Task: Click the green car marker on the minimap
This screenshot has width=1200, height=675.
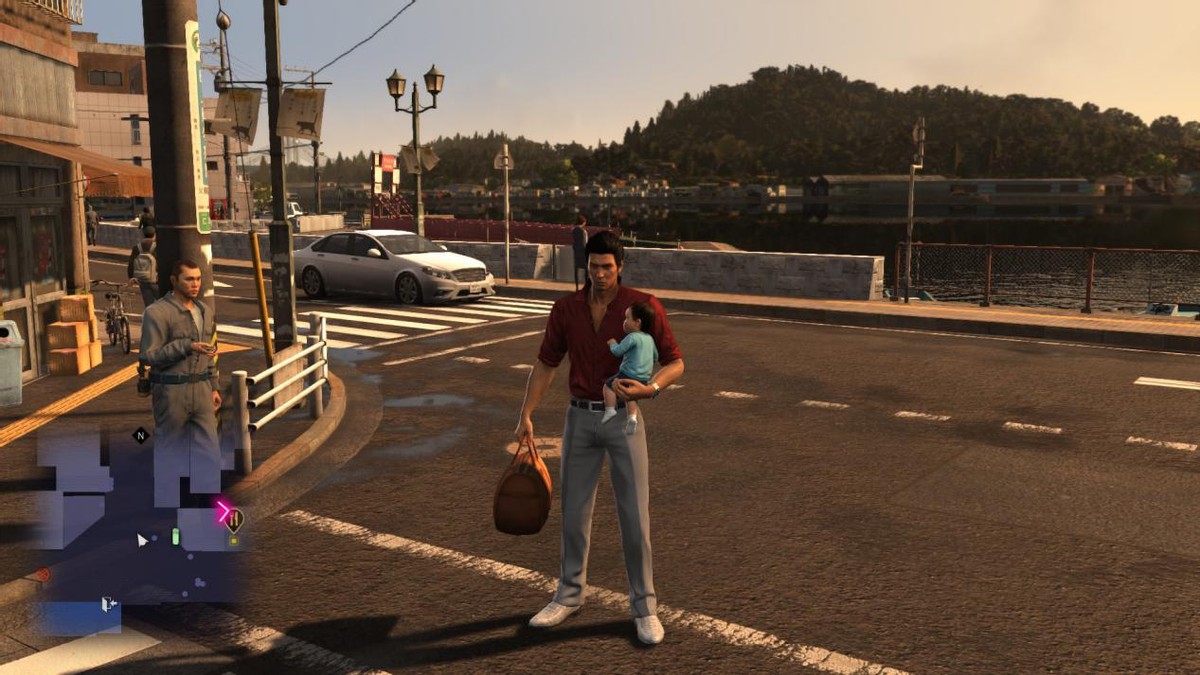Action: tap(176, 537)
